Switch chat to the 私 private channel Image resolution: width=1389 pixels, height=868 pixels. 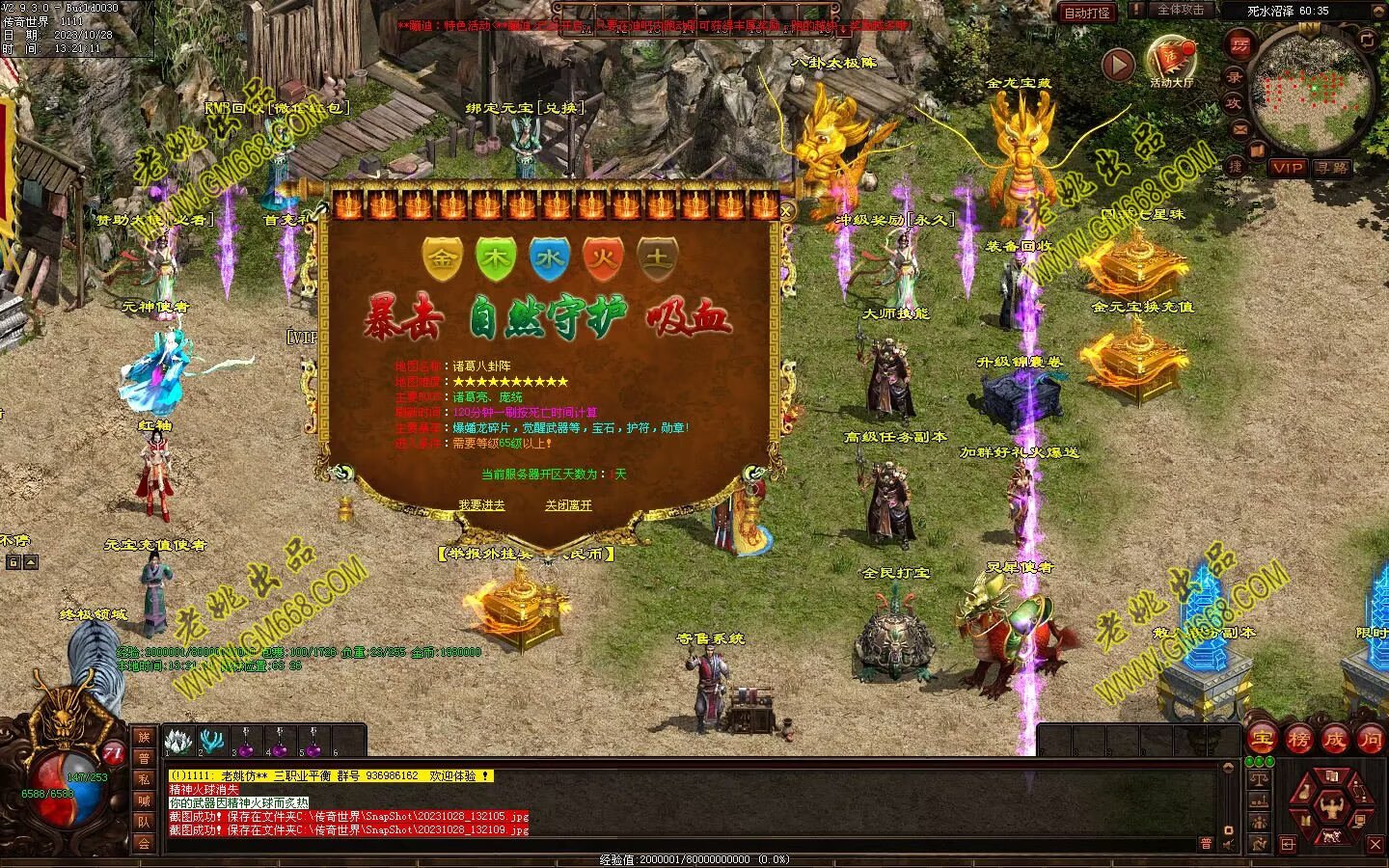144,779
